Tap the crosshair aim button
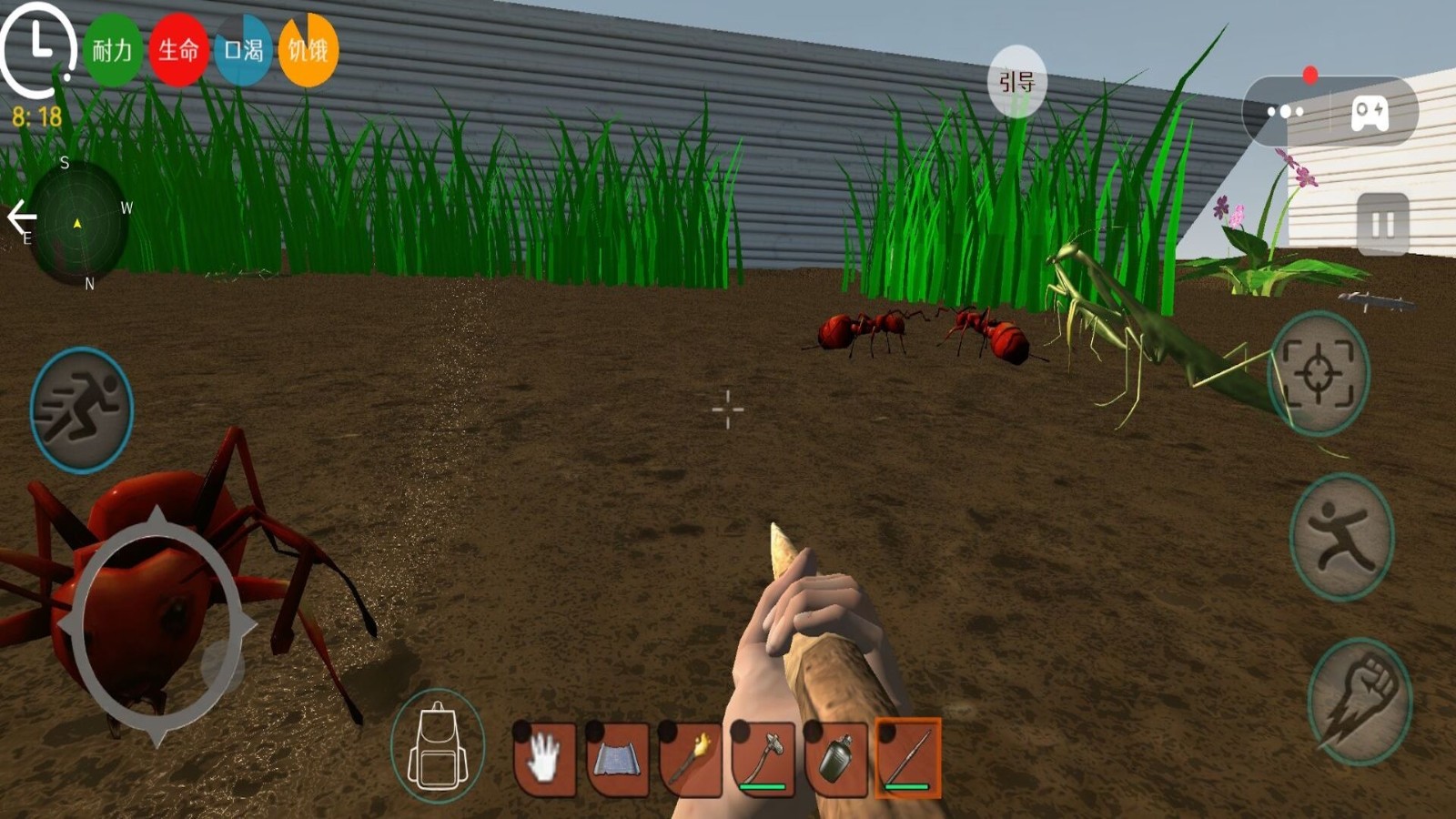The width and height of the screenshot is (1456, 819). 1319,373
